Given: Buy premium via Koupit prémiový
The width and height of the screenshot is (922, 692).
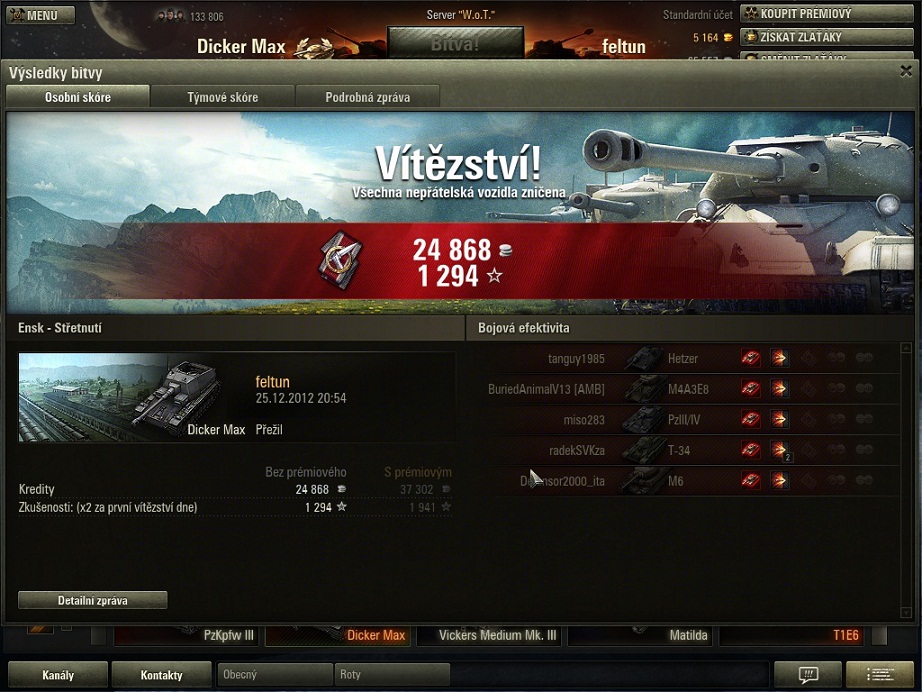Looking at the screenshot, I should click(x=826, y=14).
